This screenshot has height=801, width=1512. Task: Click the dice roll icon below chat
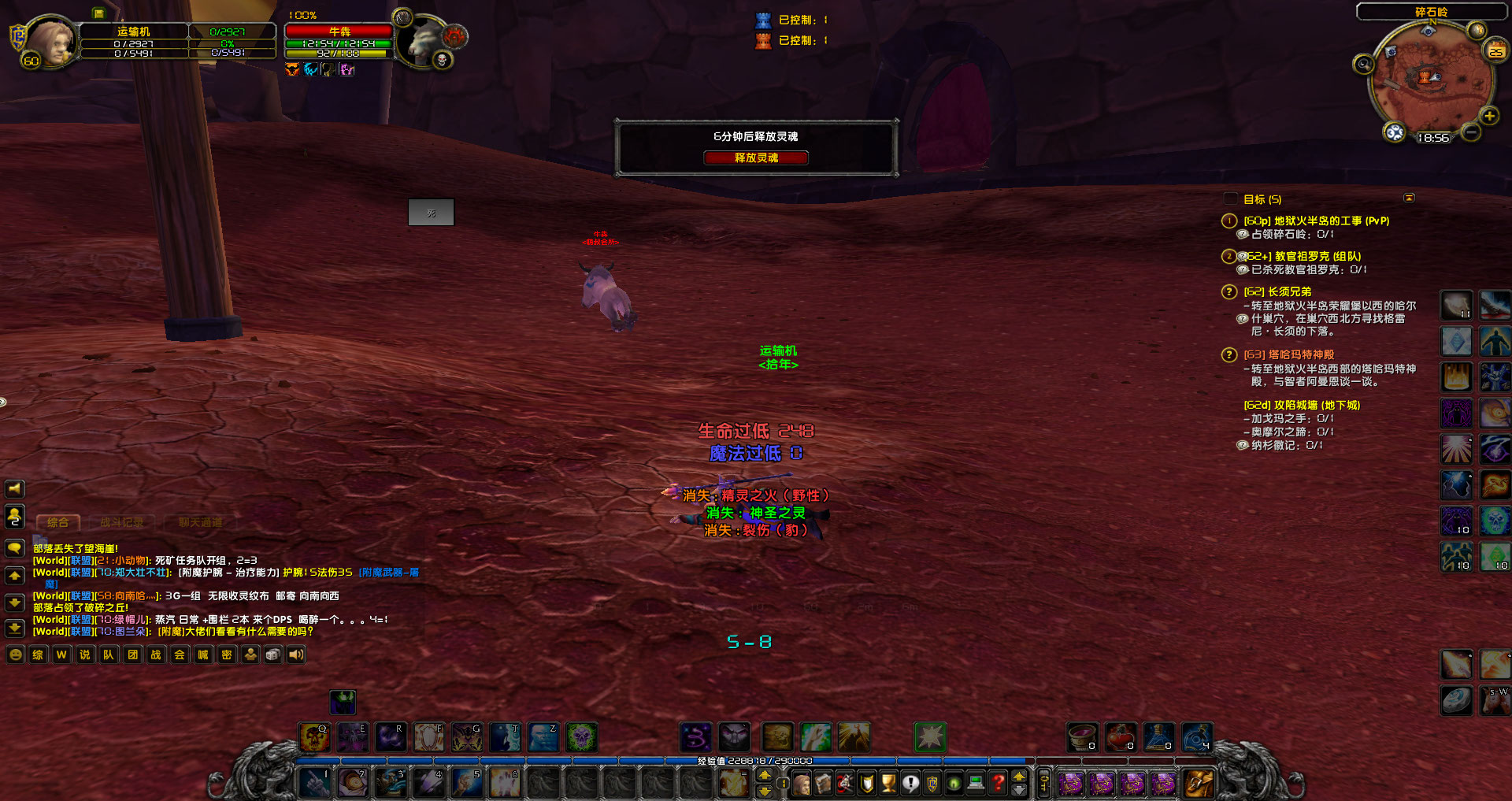click(272, 655)
